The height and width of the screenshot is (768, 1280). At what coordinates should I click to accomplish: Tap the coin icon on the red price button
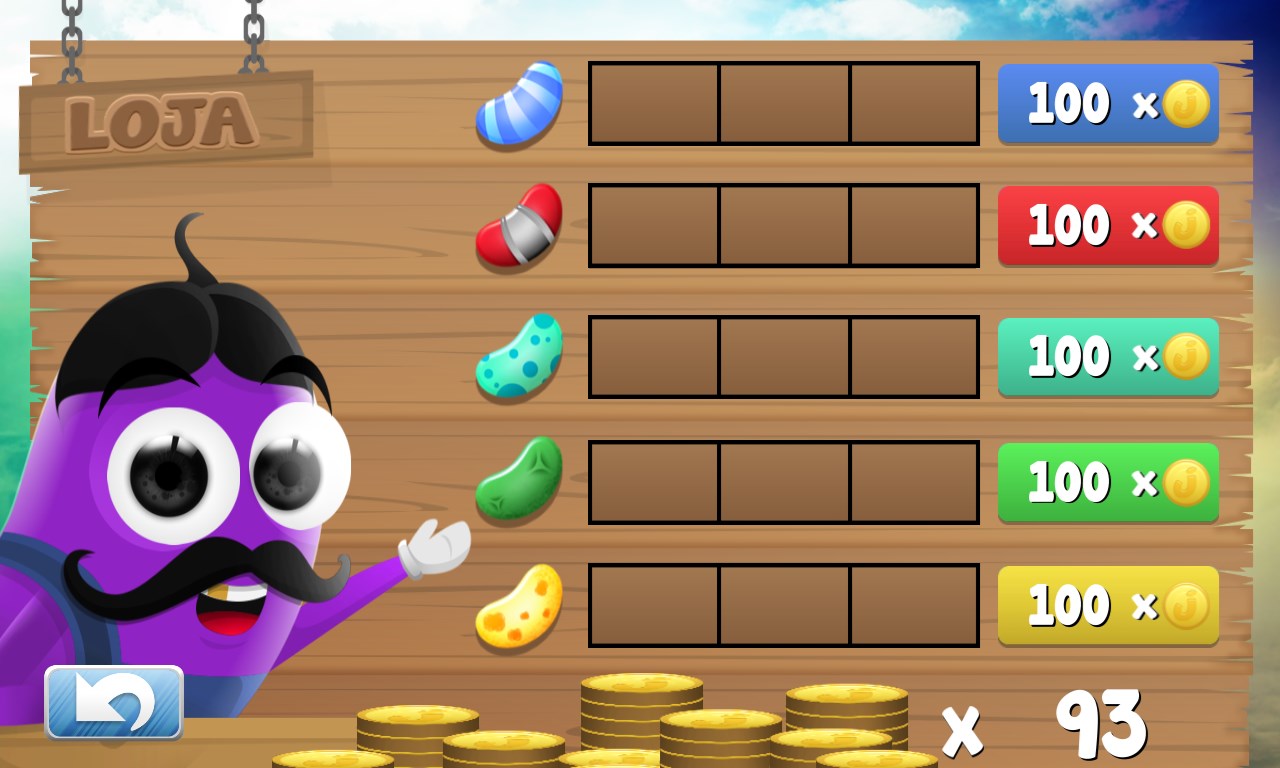point(1185,225)
